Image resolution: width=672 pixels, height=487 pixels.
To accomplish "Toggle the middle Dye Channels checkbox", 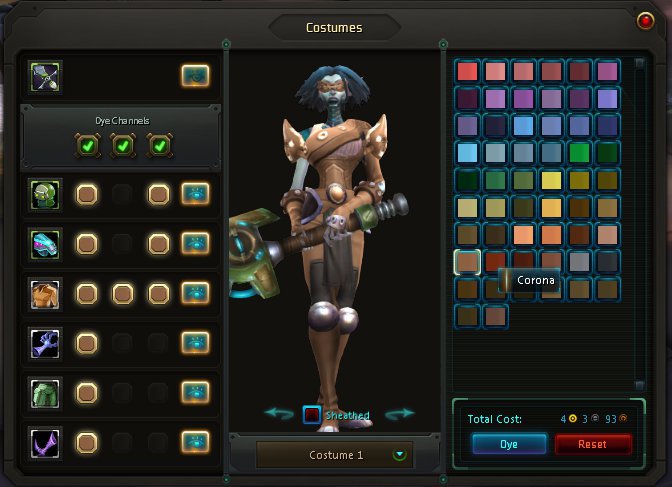I will point(123,146).
